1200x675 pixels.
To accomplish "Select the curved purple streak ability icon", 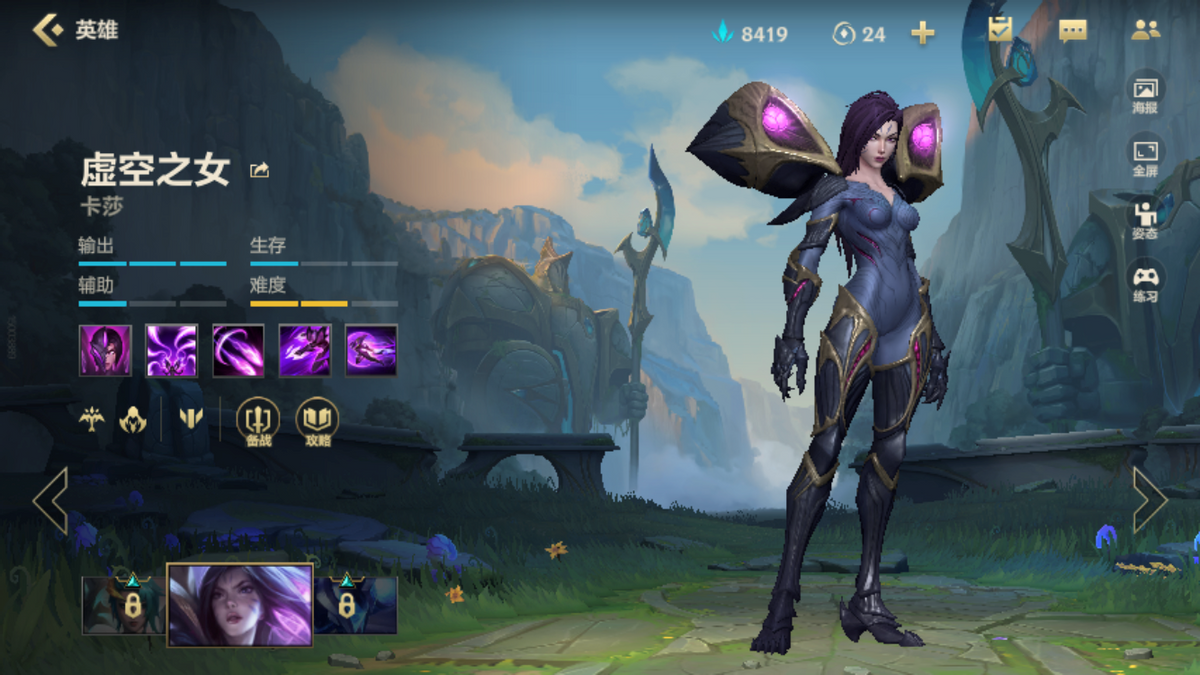I will (238, 350).
